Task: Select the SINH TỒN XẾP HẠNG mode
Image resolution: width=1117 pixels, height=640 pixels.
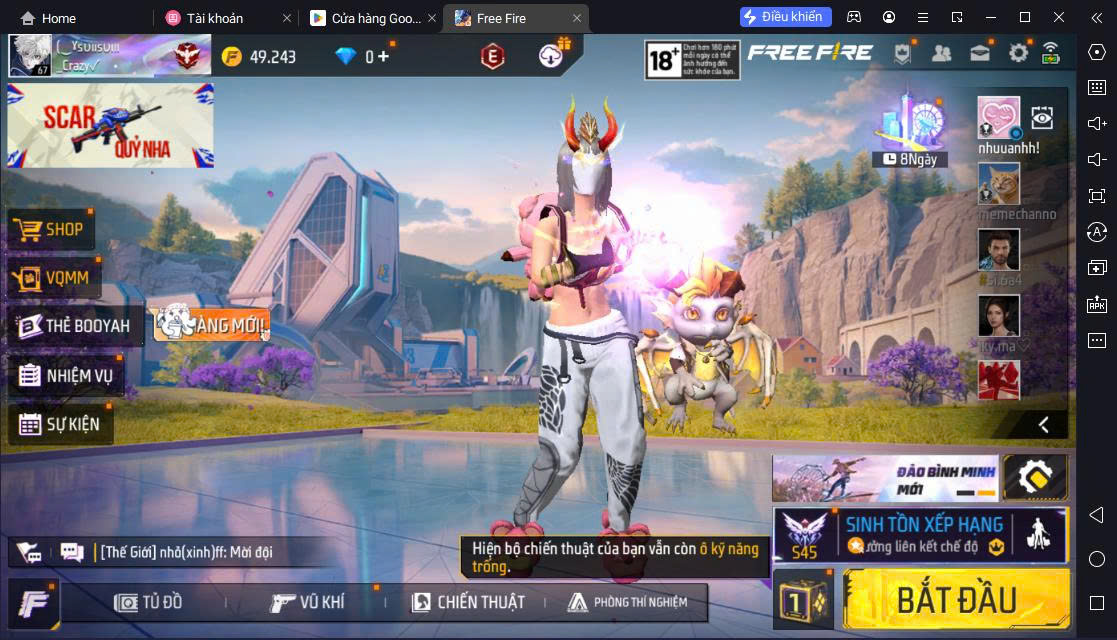Action: point(920,534)
